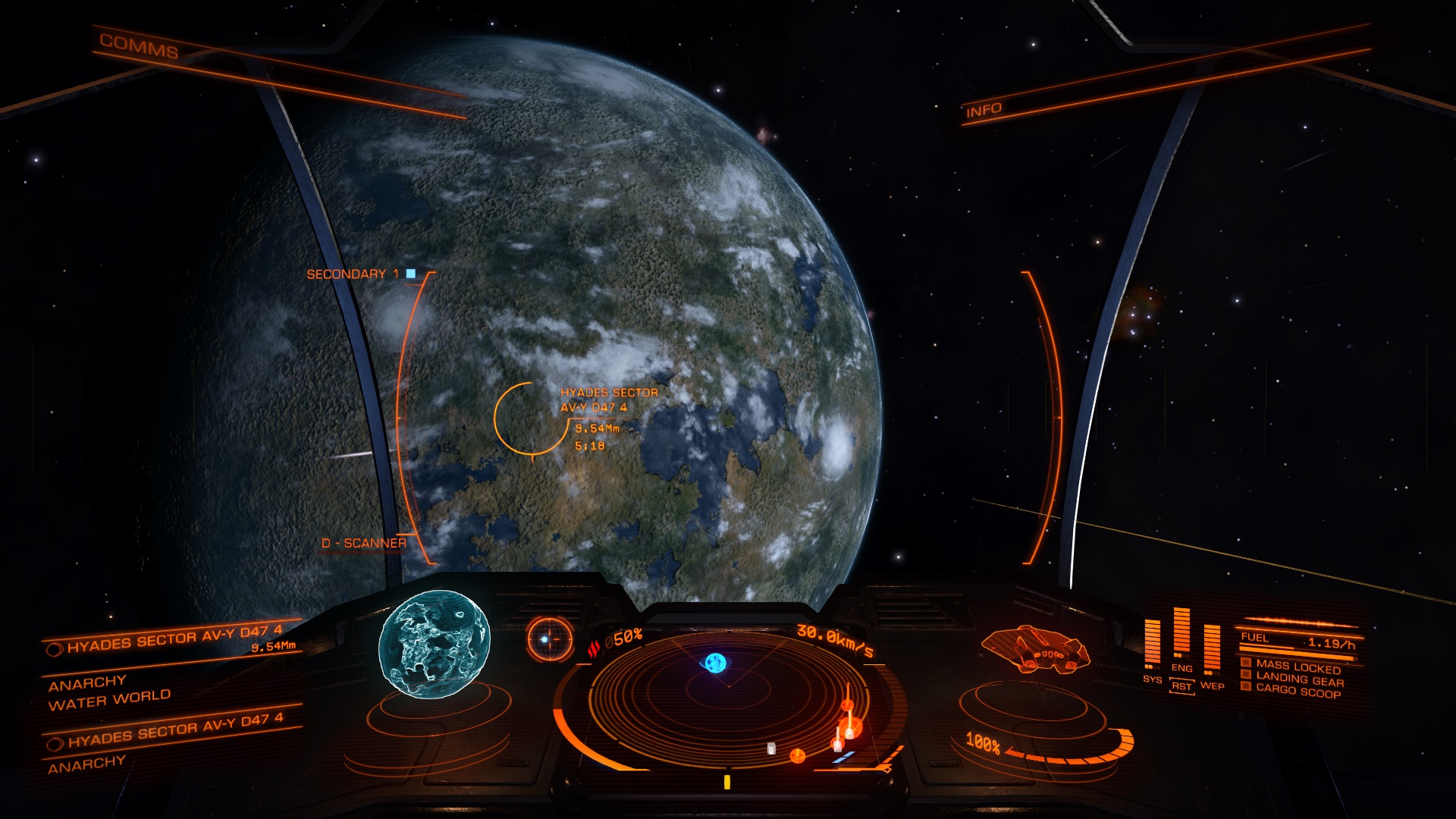Click the RST power reset label

(1181, 686)
